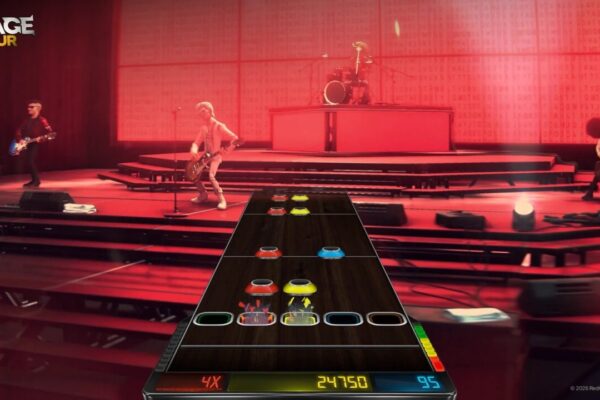Click the blue fret button
This screenshot has width=600, height=400.
click(343, 319)
